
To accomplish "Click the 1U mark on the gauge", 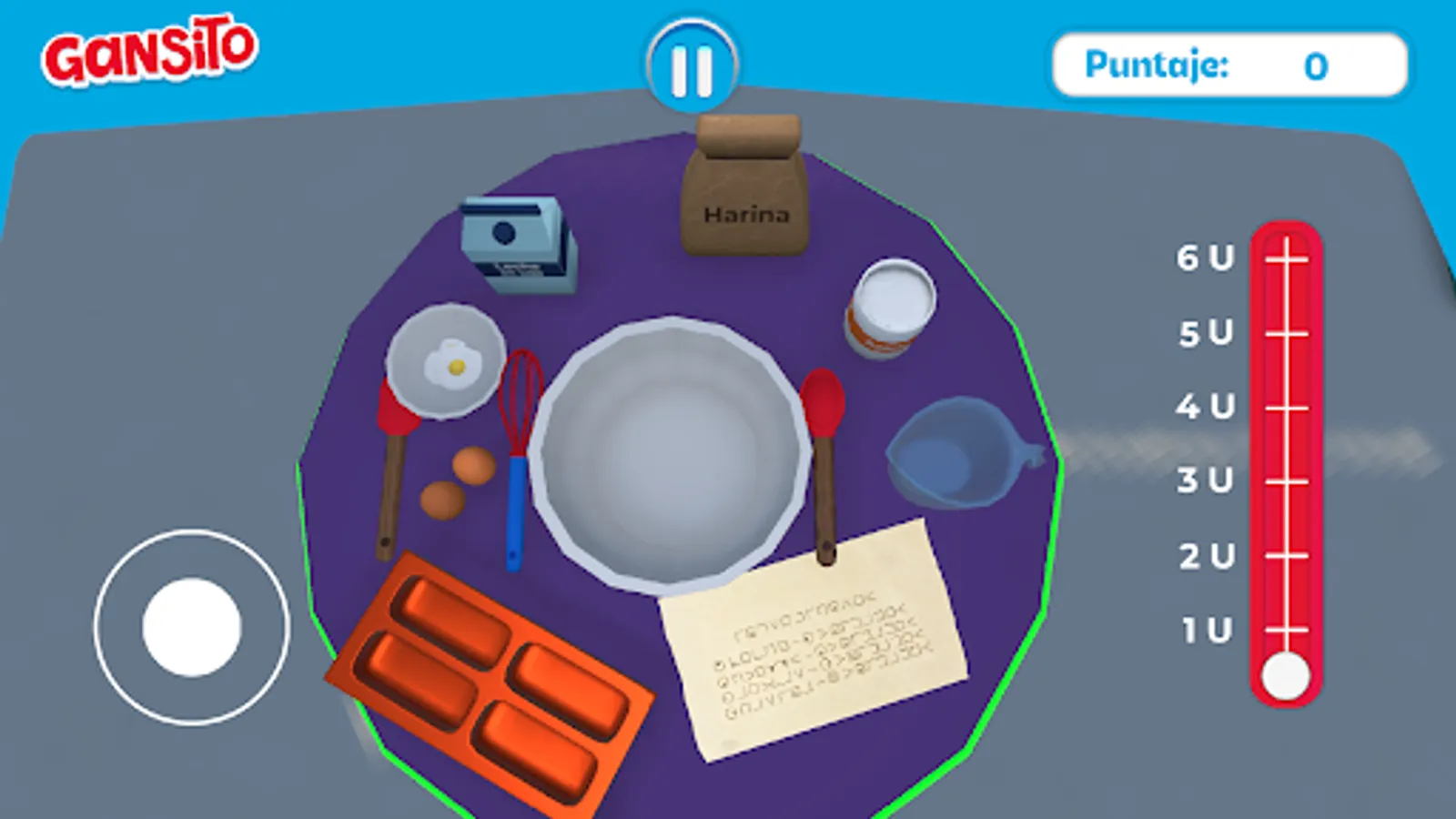I will click(1286, 631).
